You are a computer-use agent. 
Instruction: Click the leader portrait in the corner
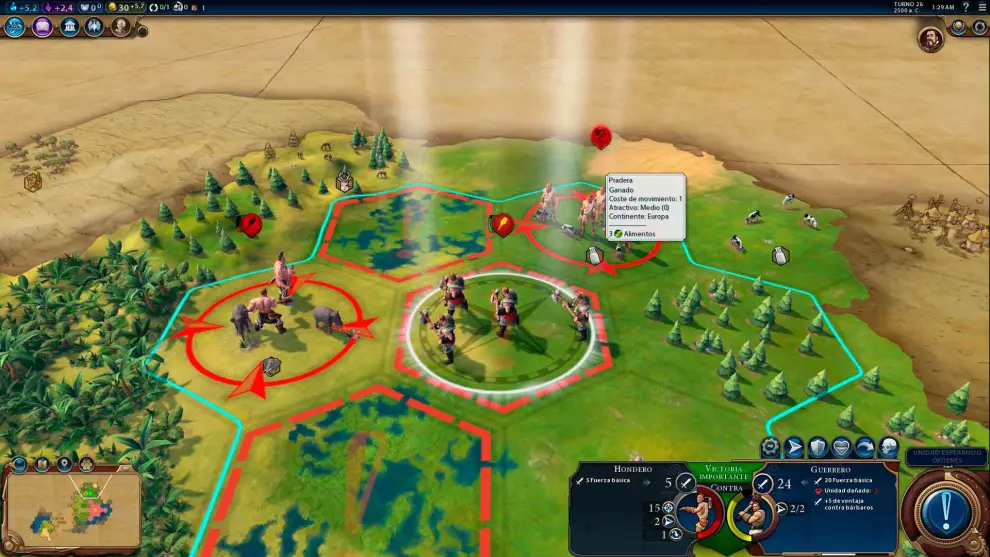click(930, 39)
